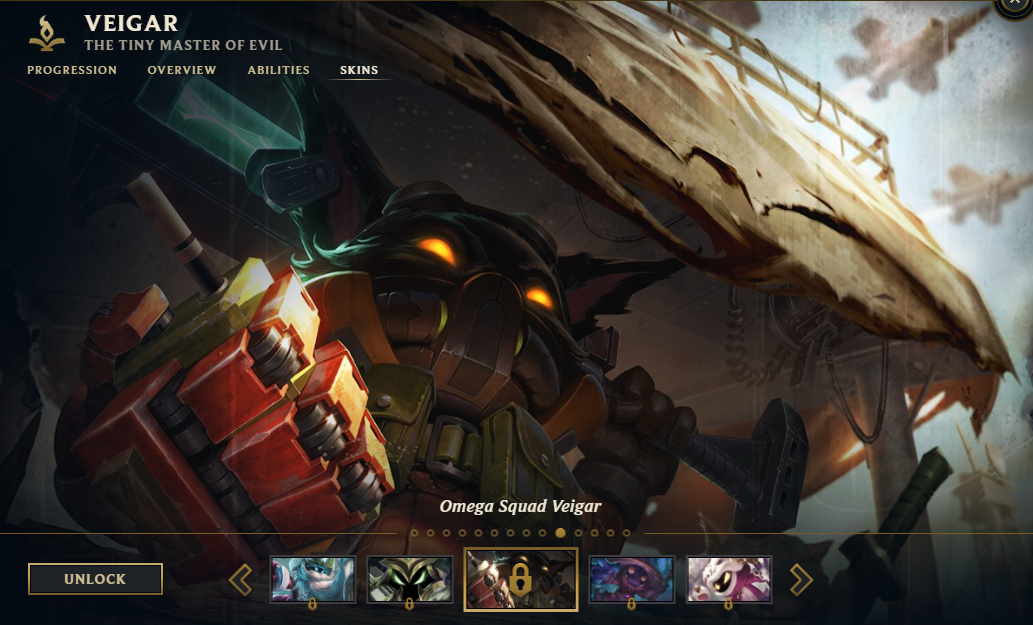
Task: Choose the blue bearded Santa skin thumbnail
Action: [x=312, y=580]
